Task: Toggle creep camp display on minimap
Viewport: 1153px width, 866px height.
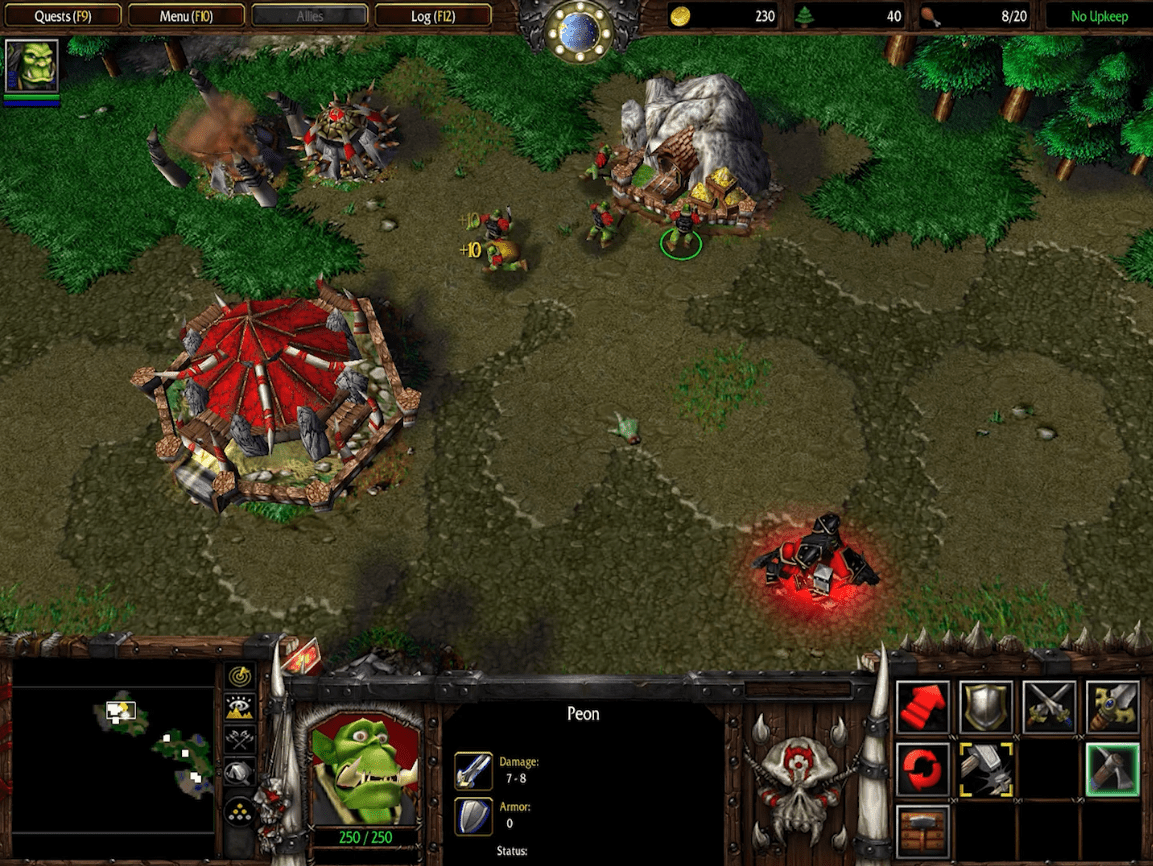Action: tap(240, 772)
